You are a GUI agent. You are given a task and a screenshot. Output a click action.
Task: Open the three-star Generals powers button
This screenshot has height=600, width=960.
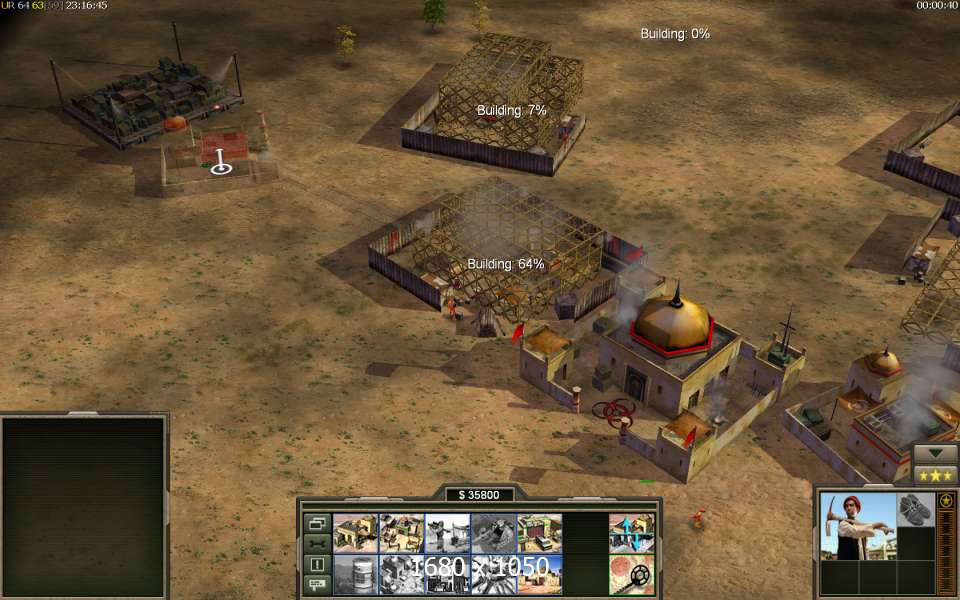coord(936,475)
